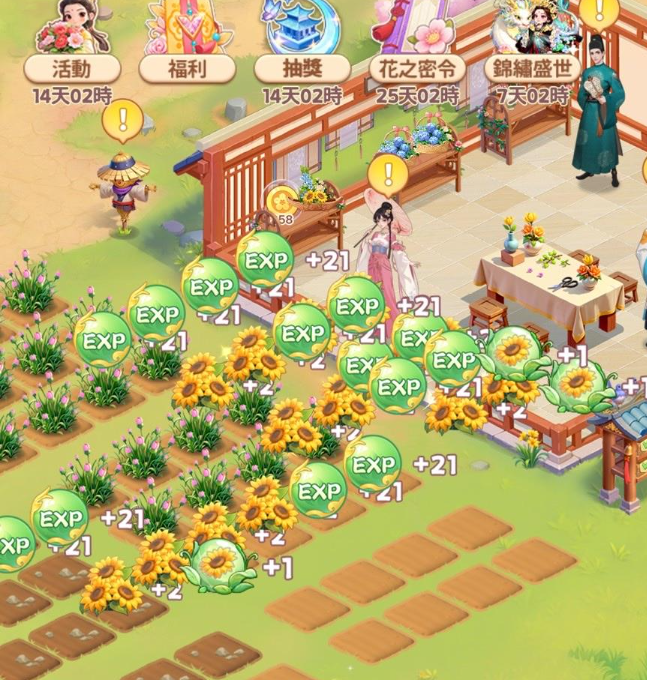Open the 錦繡盛世 event
The image size is (647, 680).
(532, 45)
